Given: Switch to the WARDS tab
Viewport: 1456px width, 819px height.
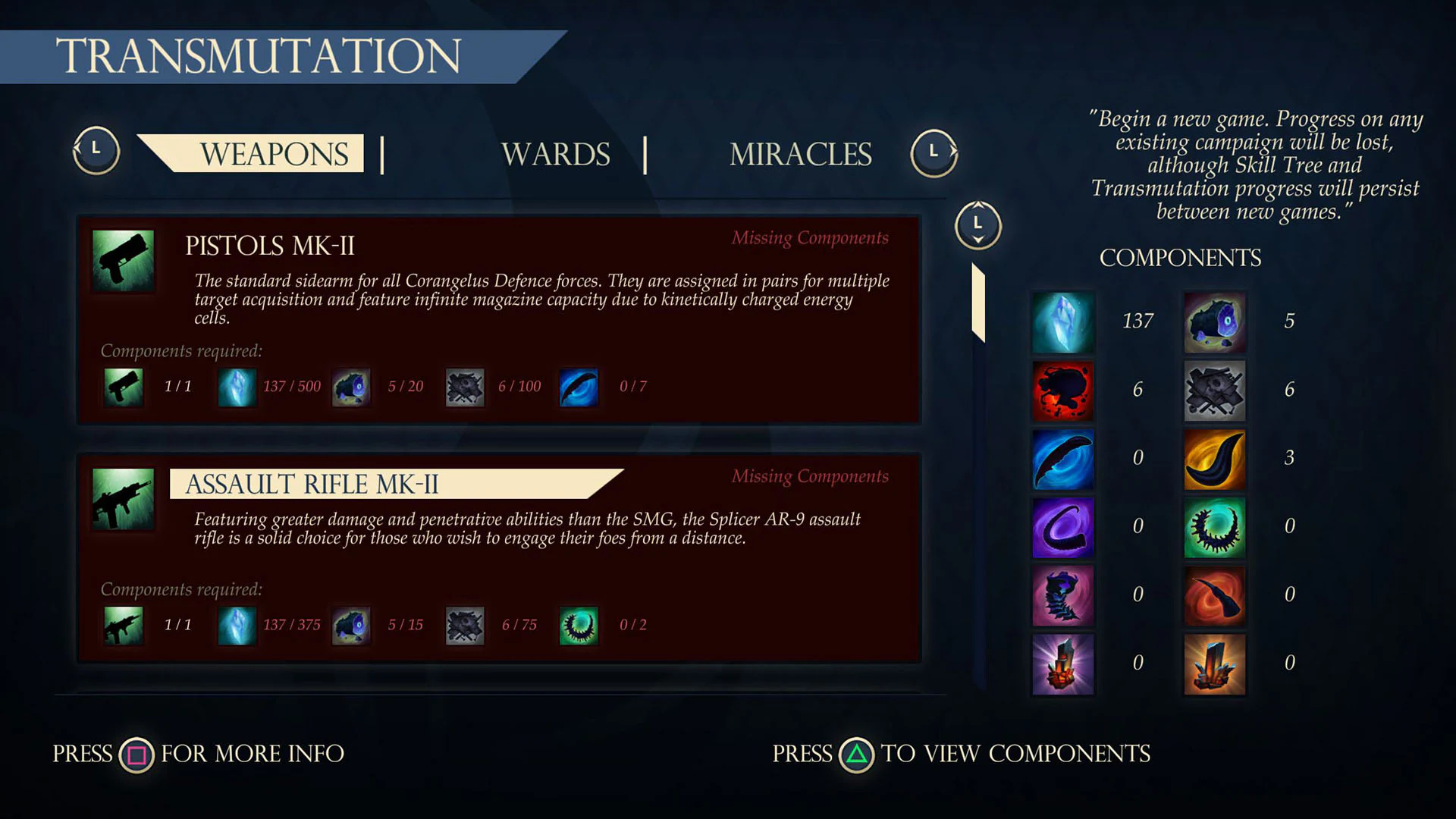Looking at the screenshot, I should (x=557, y=154).
